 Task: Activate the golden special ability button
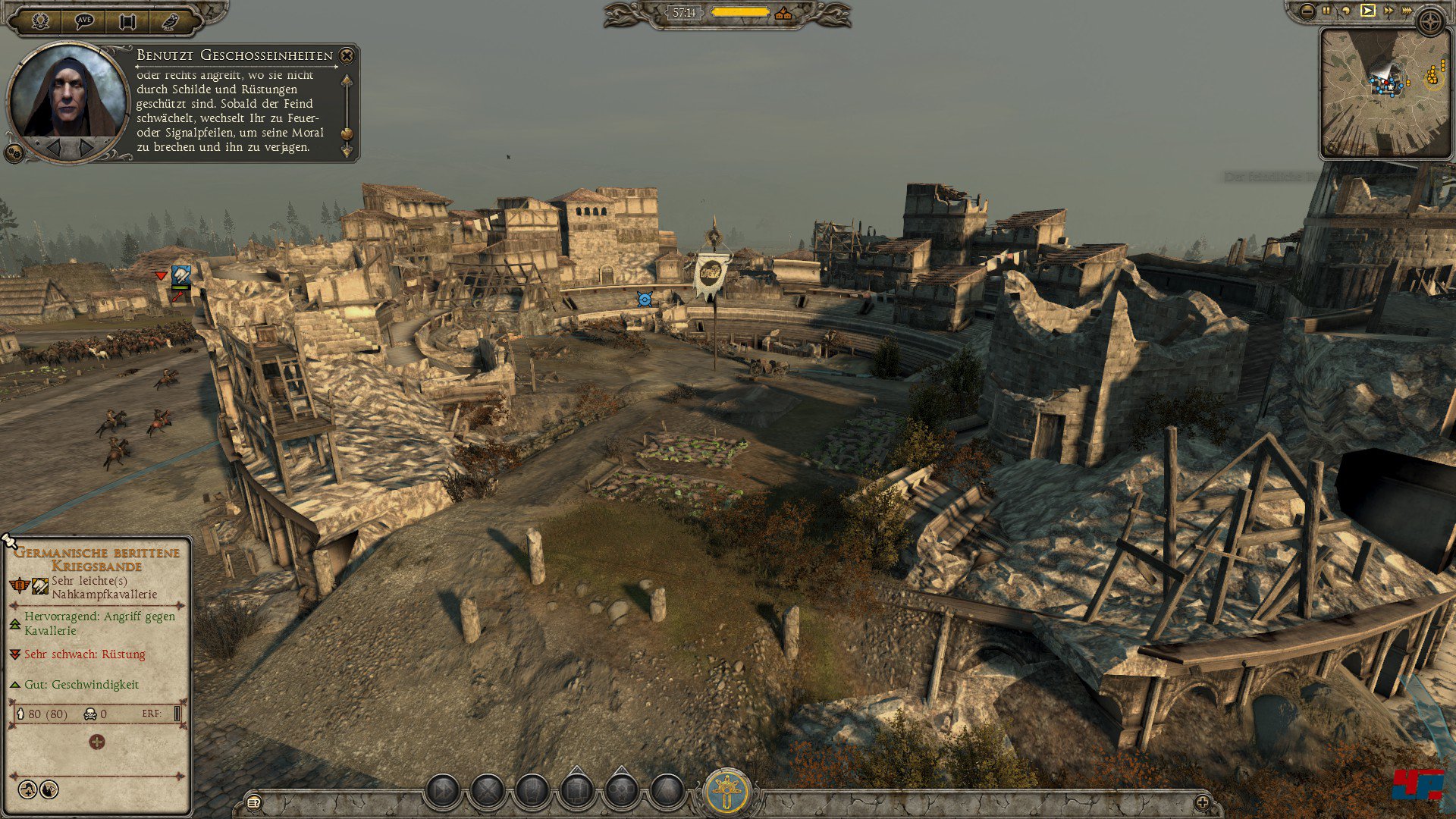pyautogui.click(x=729, y=791)
